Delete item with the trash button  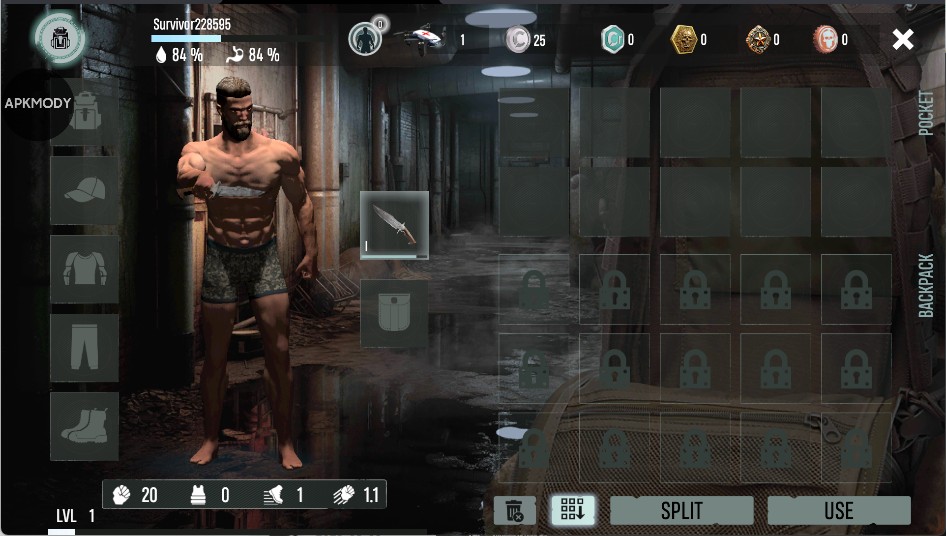click(514, 510)
